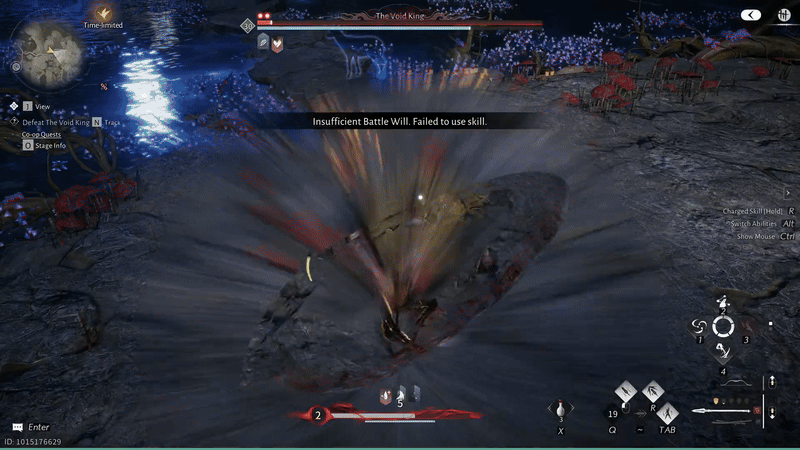Switch to the bow weapon slot
This screenshot has width=800, height=450.
point(736,382)
